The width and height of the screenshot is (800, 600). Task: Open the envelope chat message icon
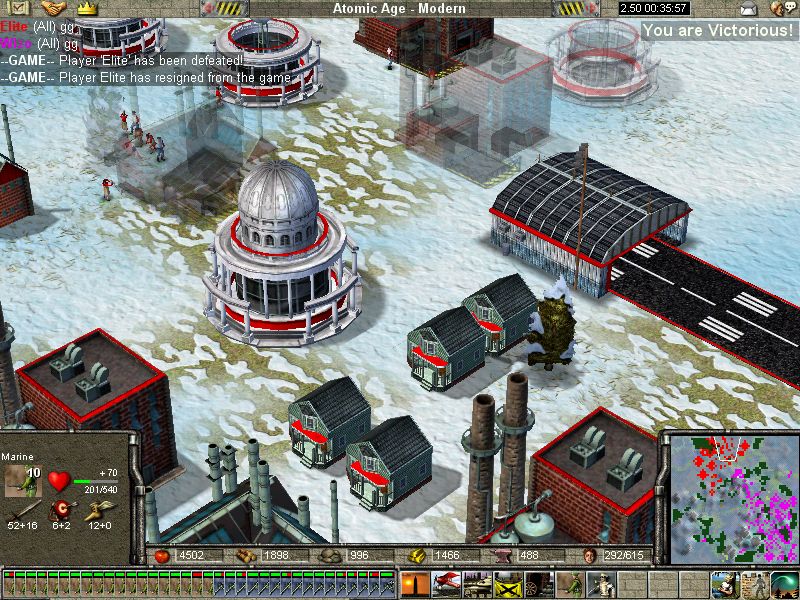[x=747, y=9]
